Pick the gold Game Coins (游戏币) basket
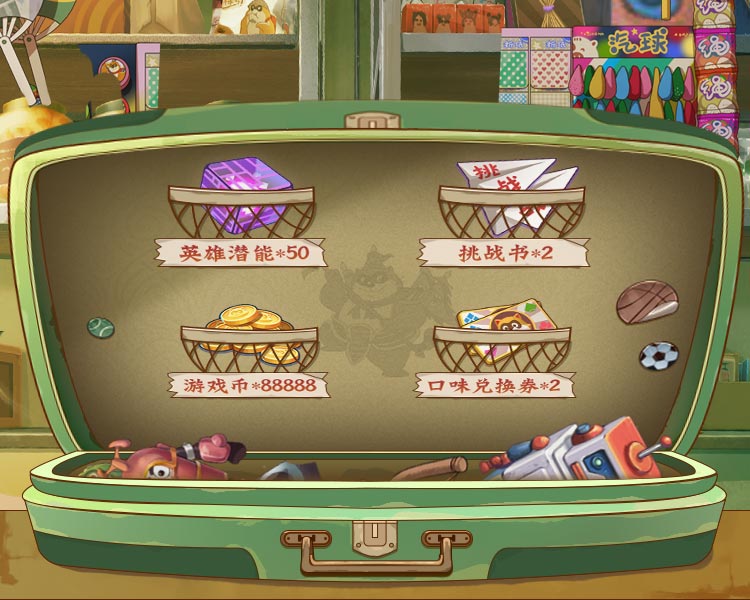 pos(249,341)
